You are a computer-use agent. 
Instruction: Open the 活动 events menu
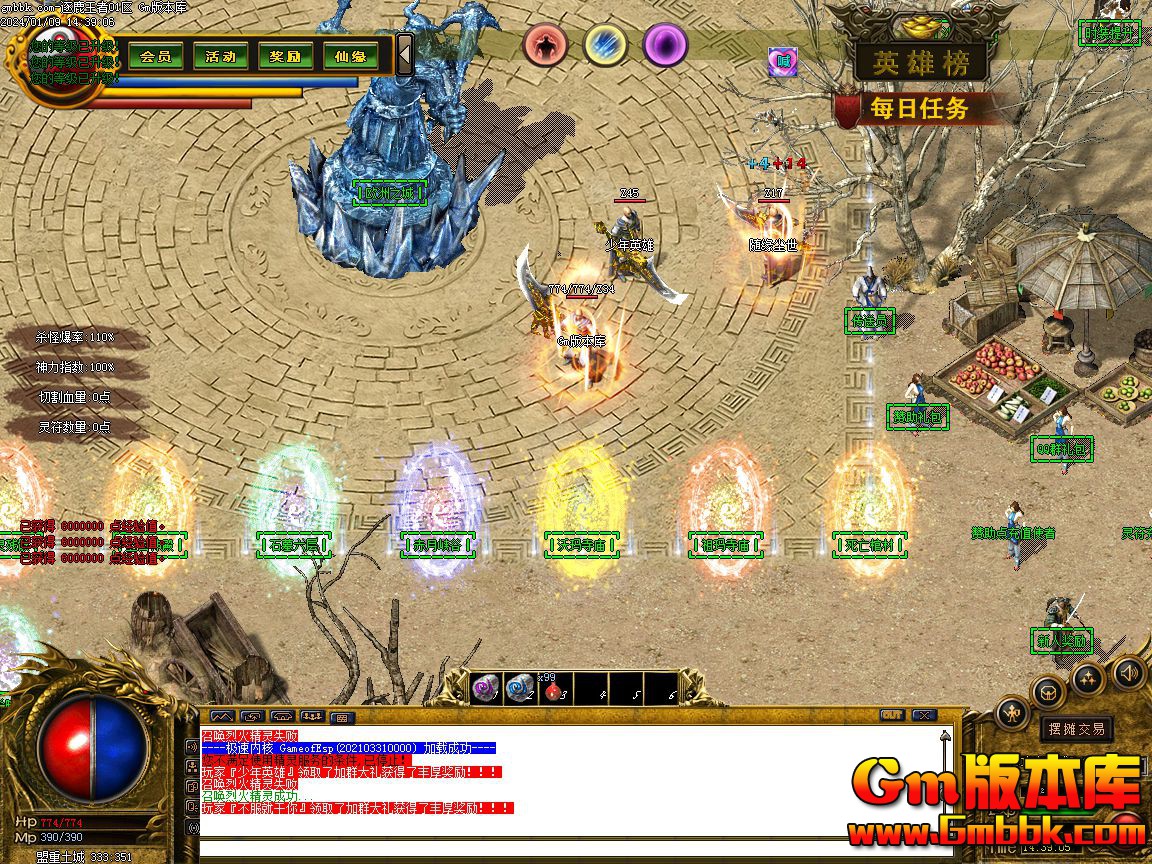point(220,56)
